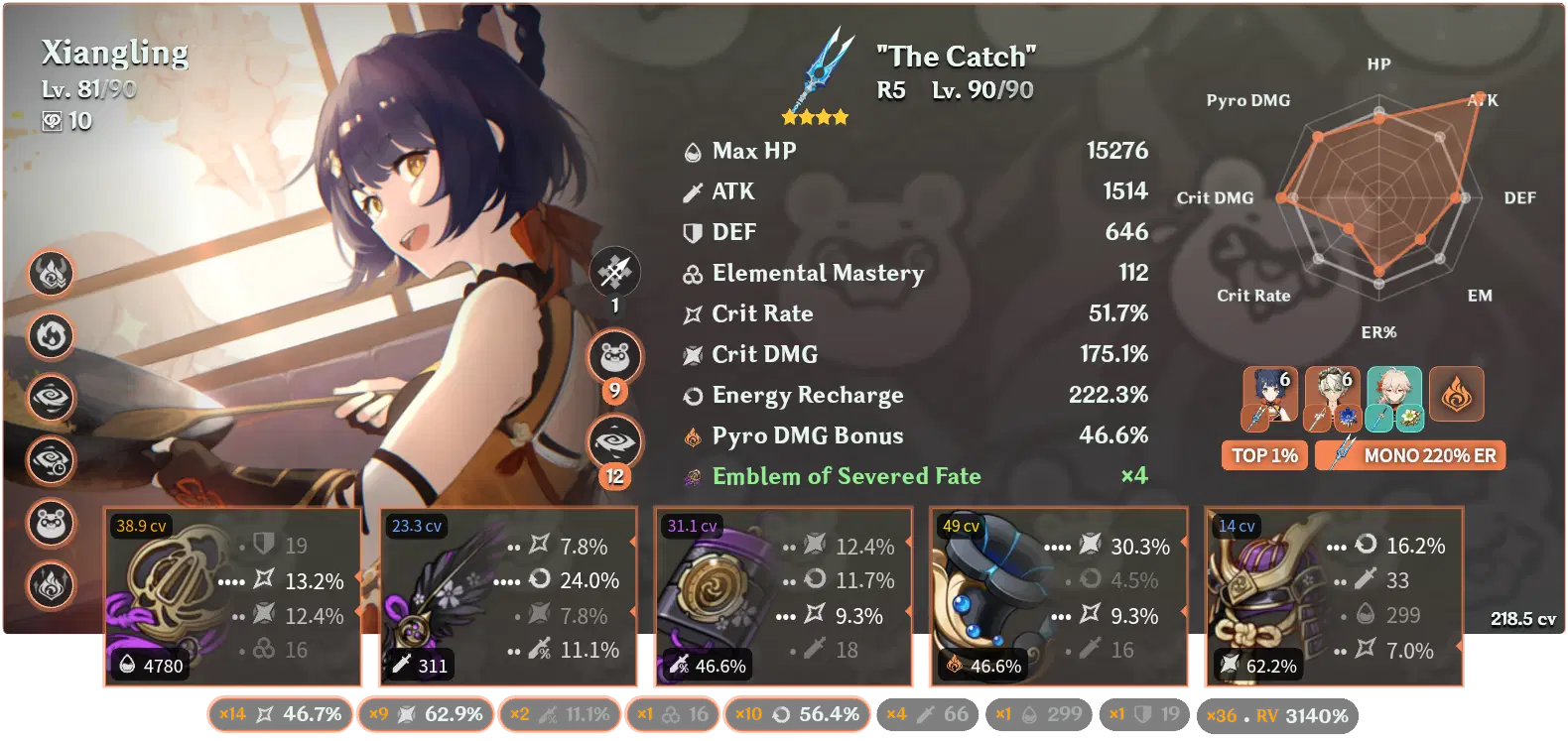Toggle the ×10 Energy Recharge 56.4% chip

coord(798,713)
